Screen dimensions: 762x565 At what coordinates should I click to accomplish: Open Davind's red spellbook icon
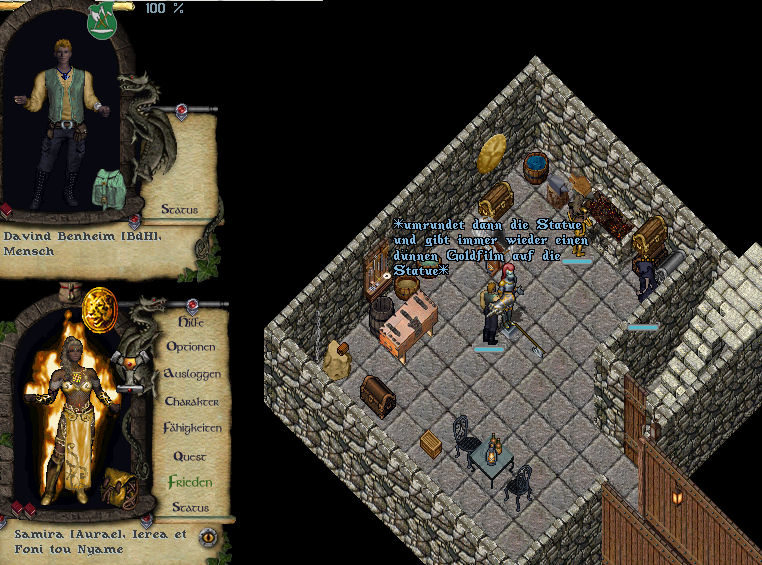pos(5,211)
